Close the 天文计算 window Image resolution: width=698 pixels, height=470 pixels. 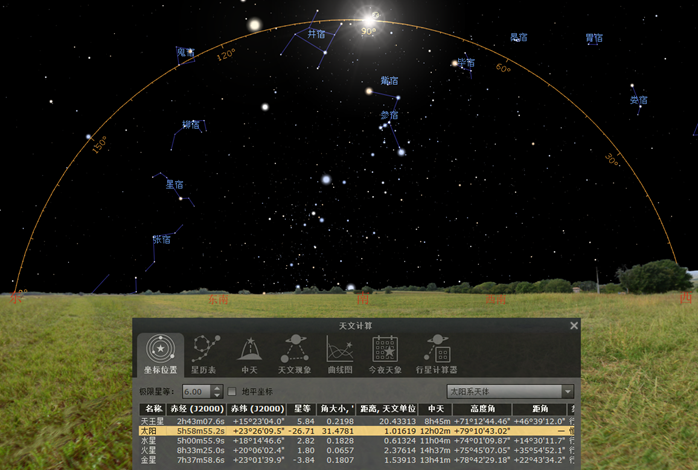click(x=574, y=326)
